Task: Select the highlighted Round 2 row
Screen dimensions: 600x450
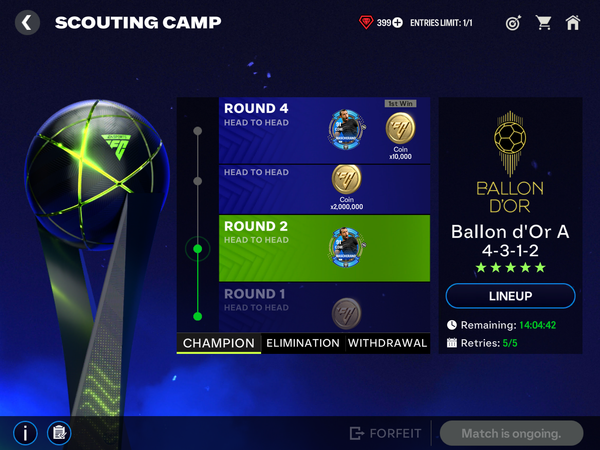Action: 270,248
